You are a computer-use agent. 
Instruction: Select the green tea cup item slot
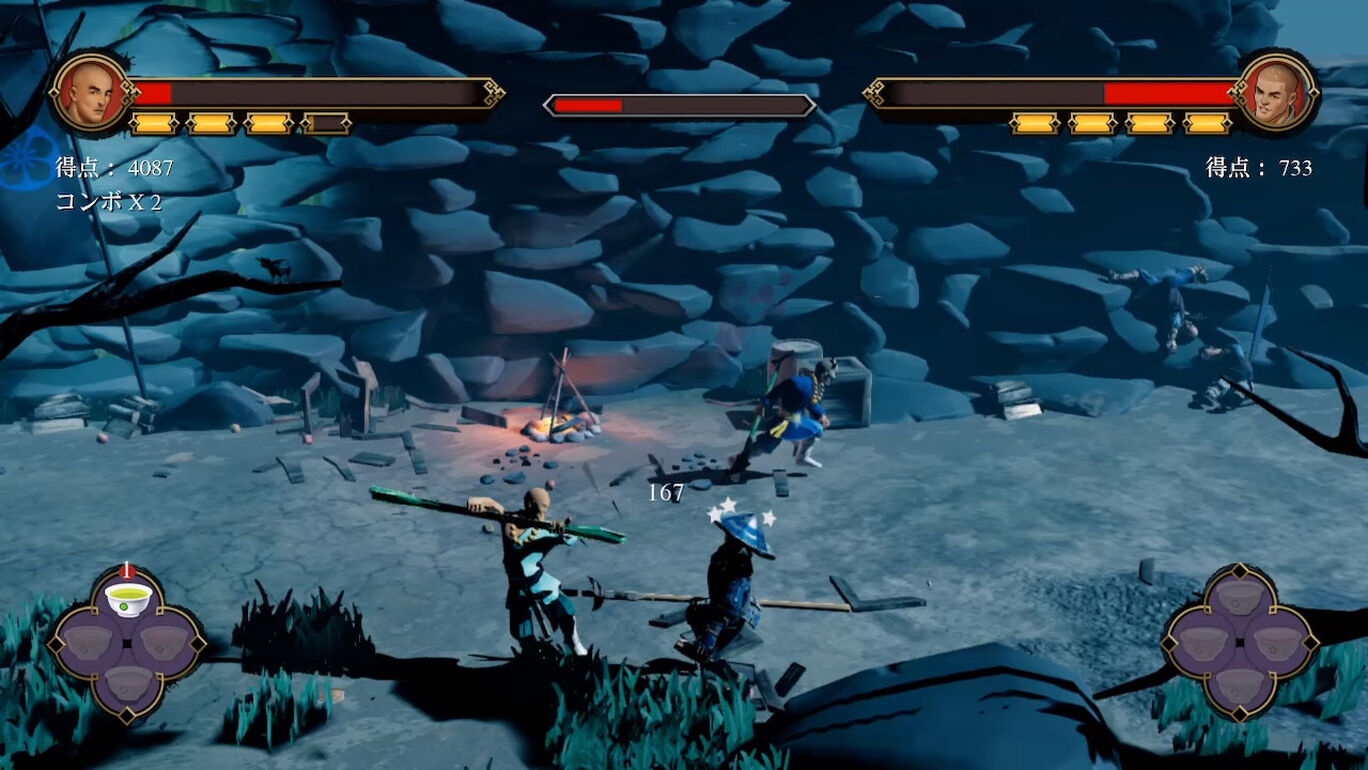(x=128, y=599)
